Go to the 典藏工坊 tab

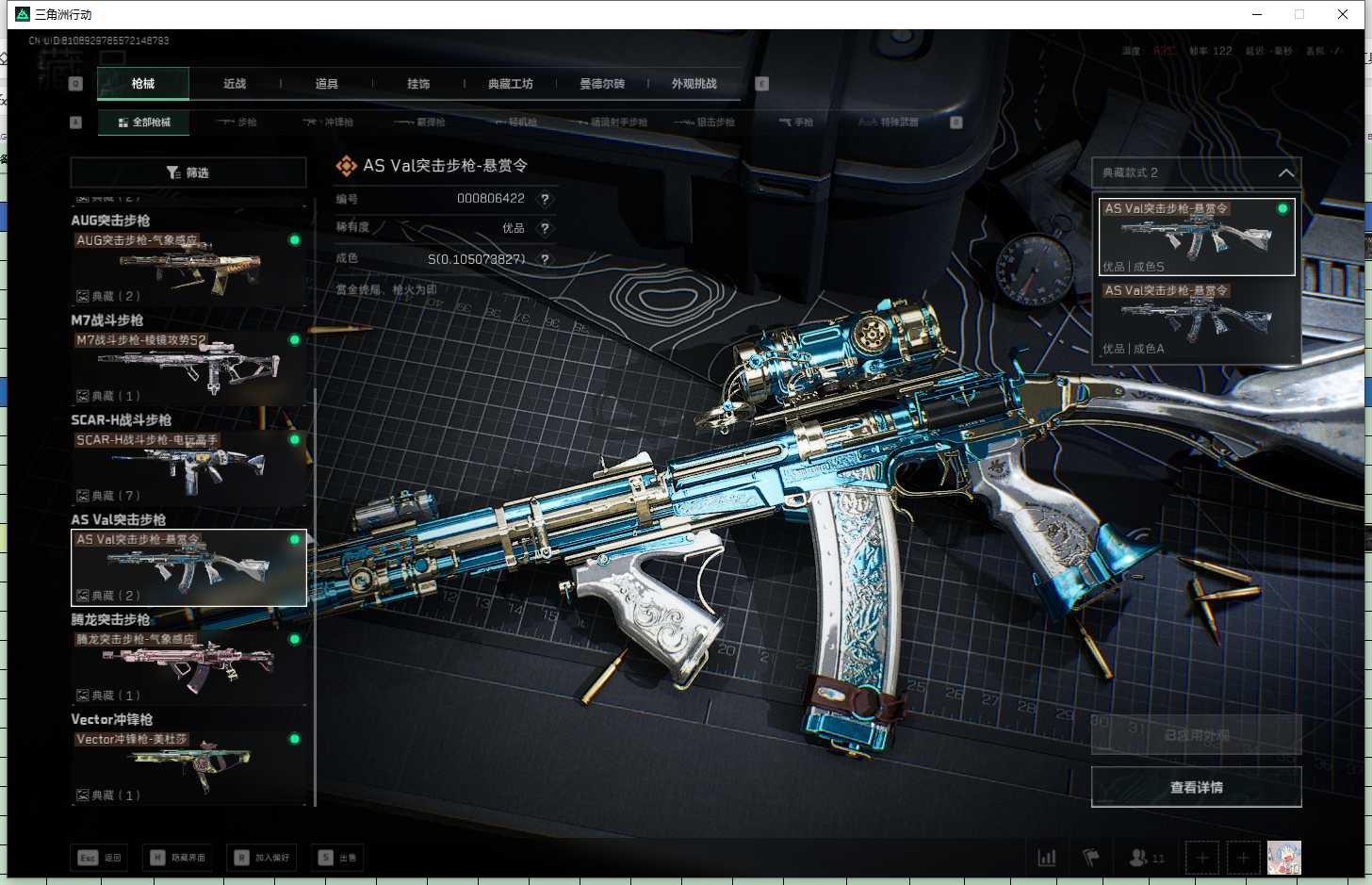pyautogui.click(x=510, y=84)
